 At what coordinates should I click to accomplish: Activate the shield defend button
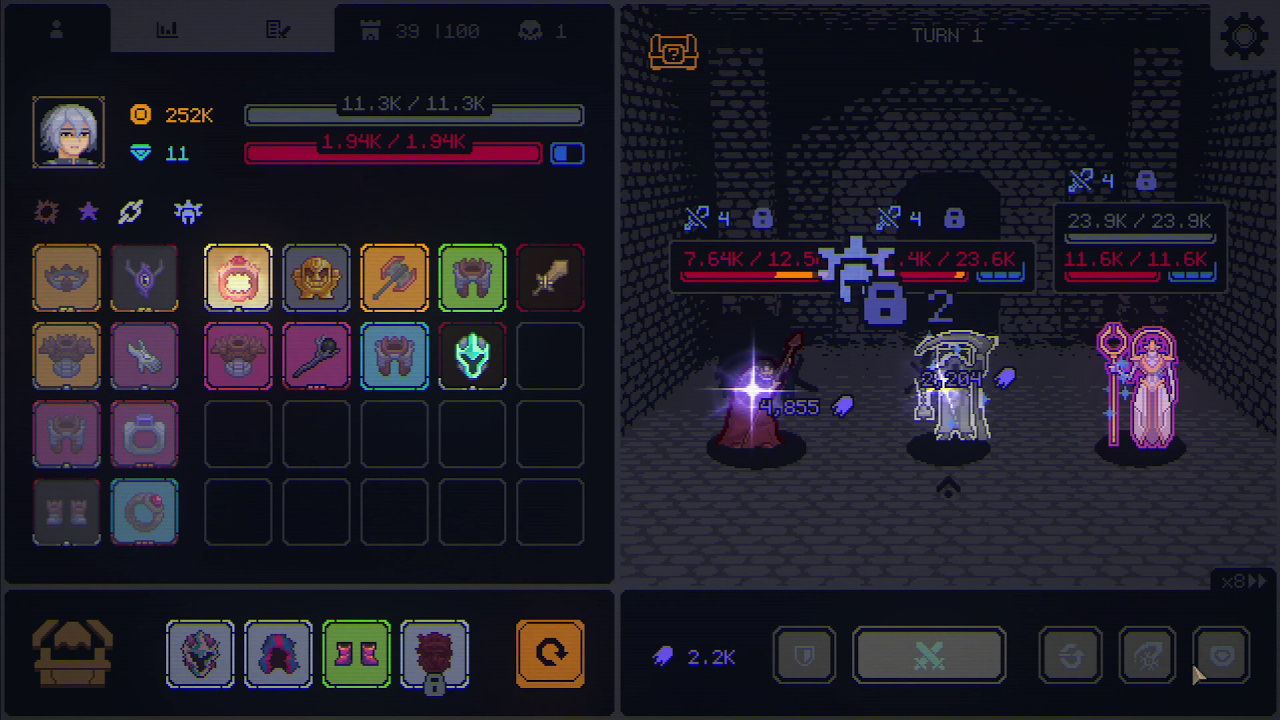tap(804, 656)
